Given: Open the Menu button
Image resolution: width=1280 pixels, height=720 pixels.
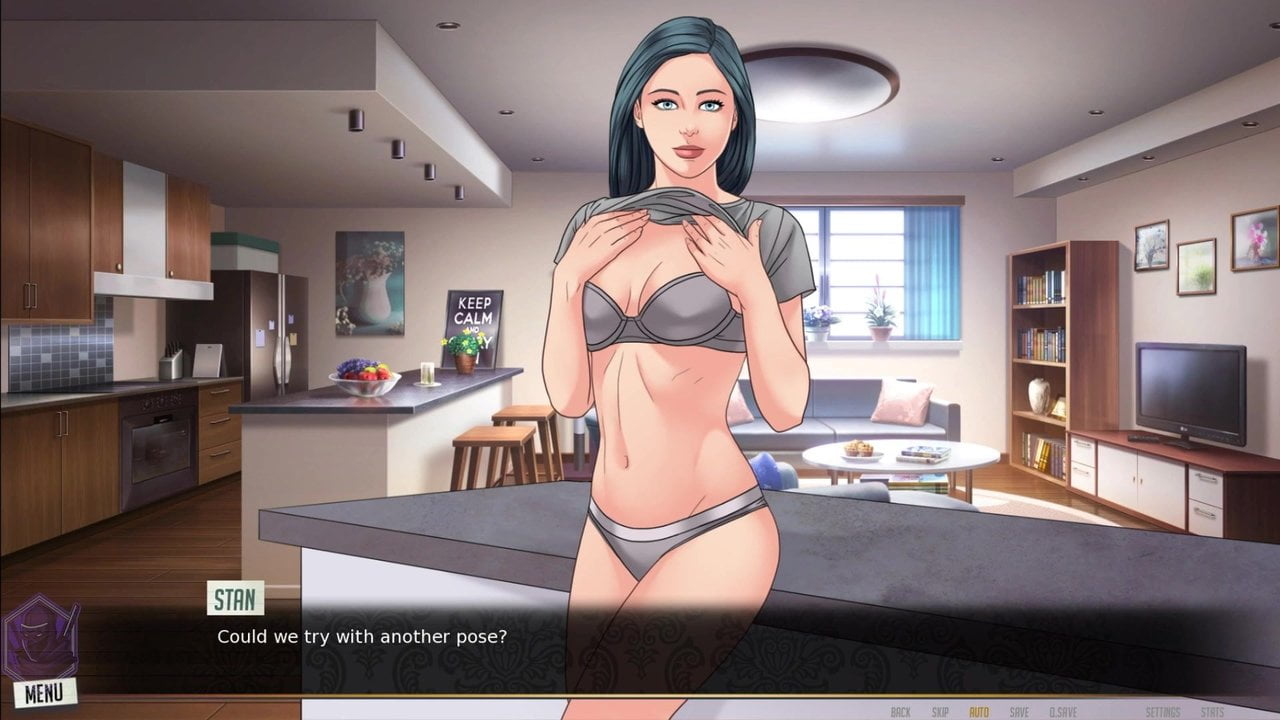Looking at the screenshot, I should pyautogui.click(x=44, y=691).
